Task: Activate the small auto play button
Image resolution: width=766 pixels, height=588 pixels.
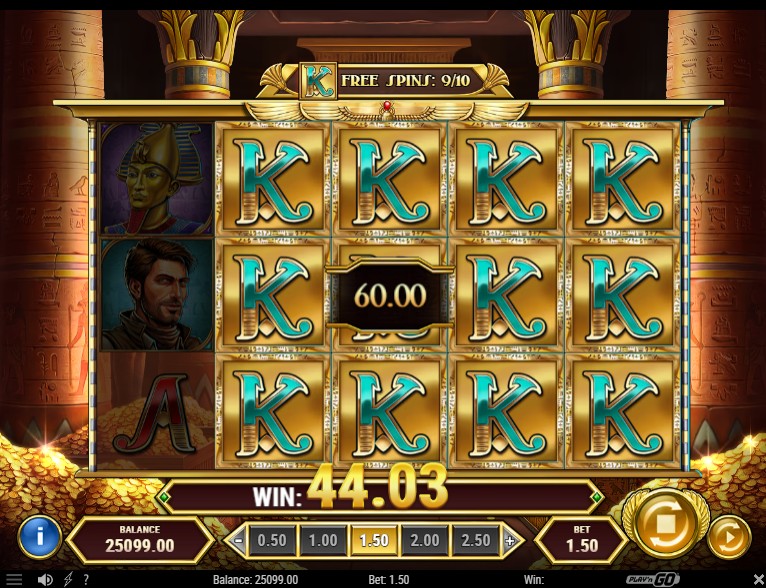Action: 728,537
